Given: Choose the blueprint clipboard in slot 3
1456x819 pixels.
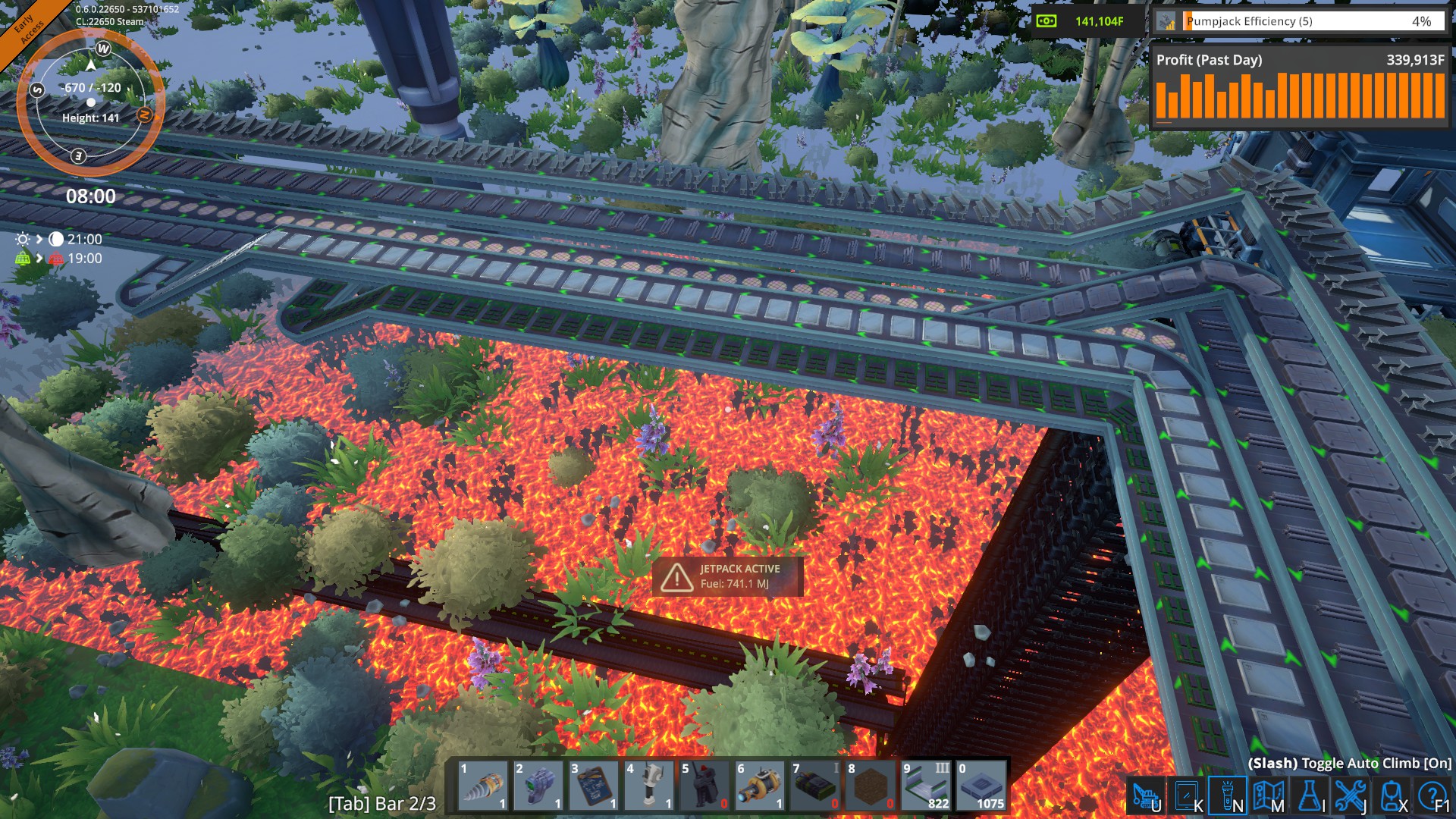Looking at the screenshot, I should click(x=594, y=786).
